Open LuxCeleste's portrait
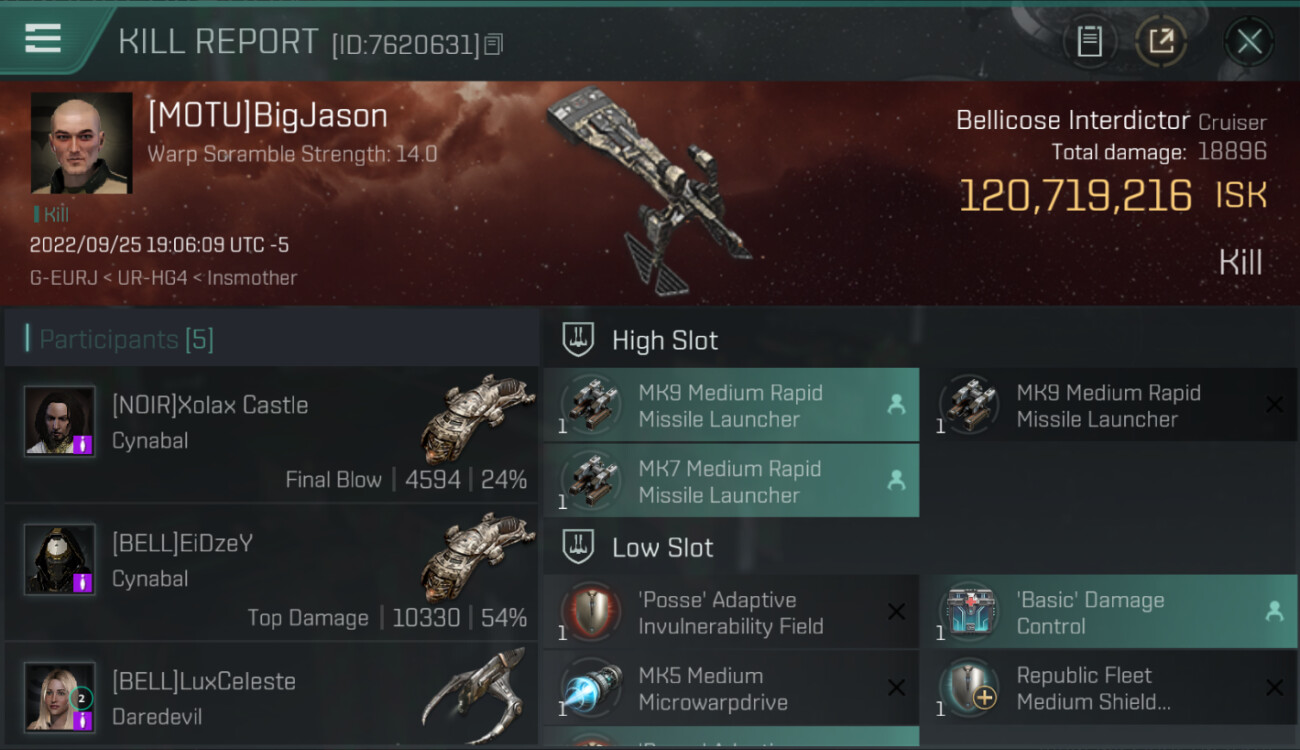Screen dimensions: 1300x750 pos(60,696)
